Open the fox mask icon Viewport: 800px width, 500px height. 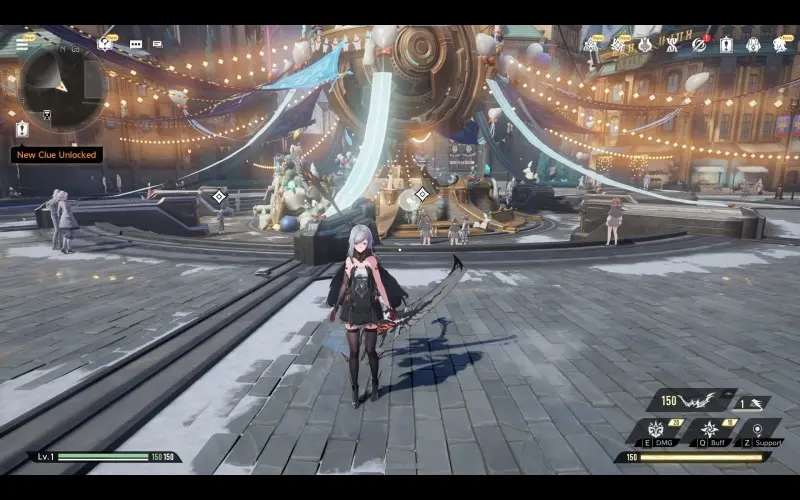645,45
